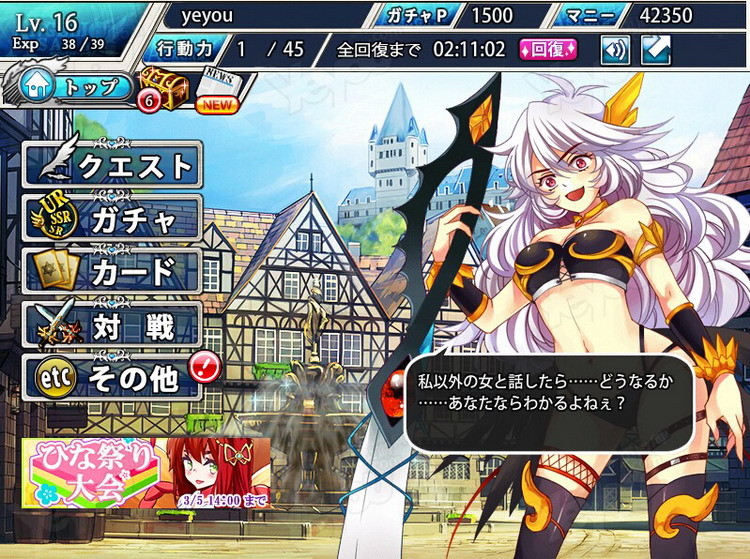Screen dimensions: 750x559
Task: Open the ガチャ (Gacha) menu
Action: click(x=112, y=218)
